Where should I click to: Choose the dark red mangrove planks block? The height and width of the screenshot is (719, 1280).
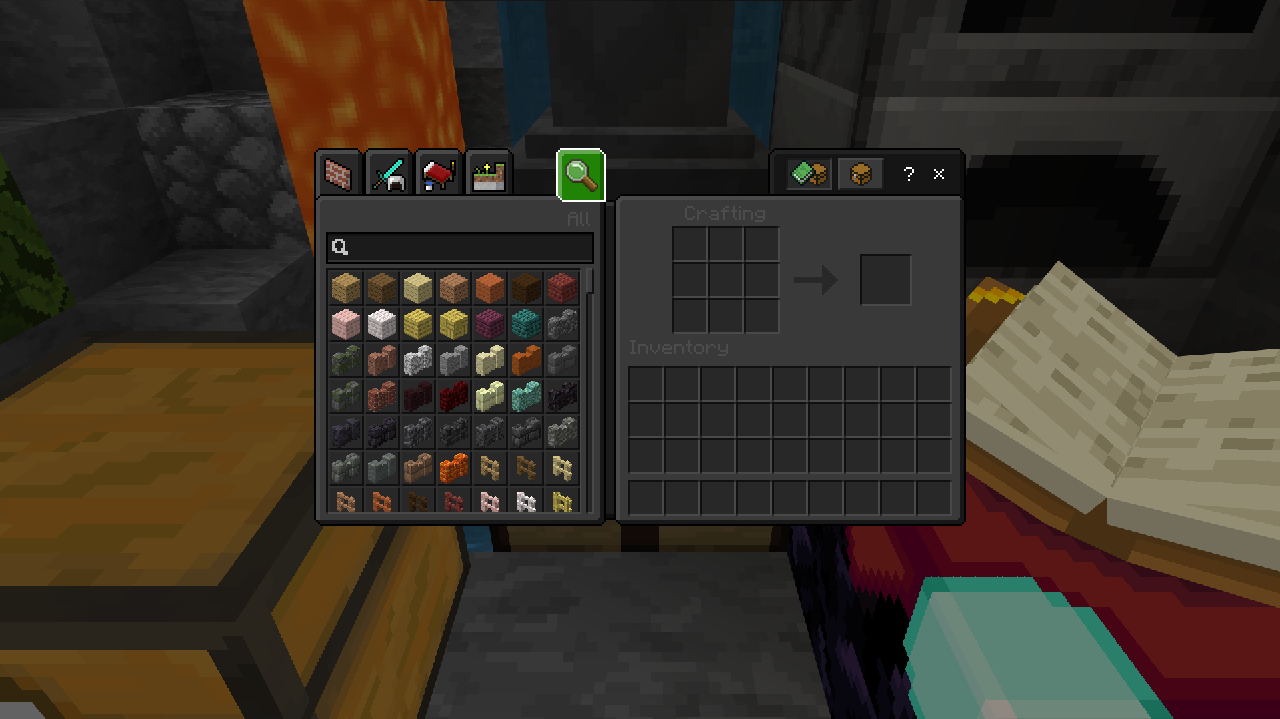click(561, 287)
